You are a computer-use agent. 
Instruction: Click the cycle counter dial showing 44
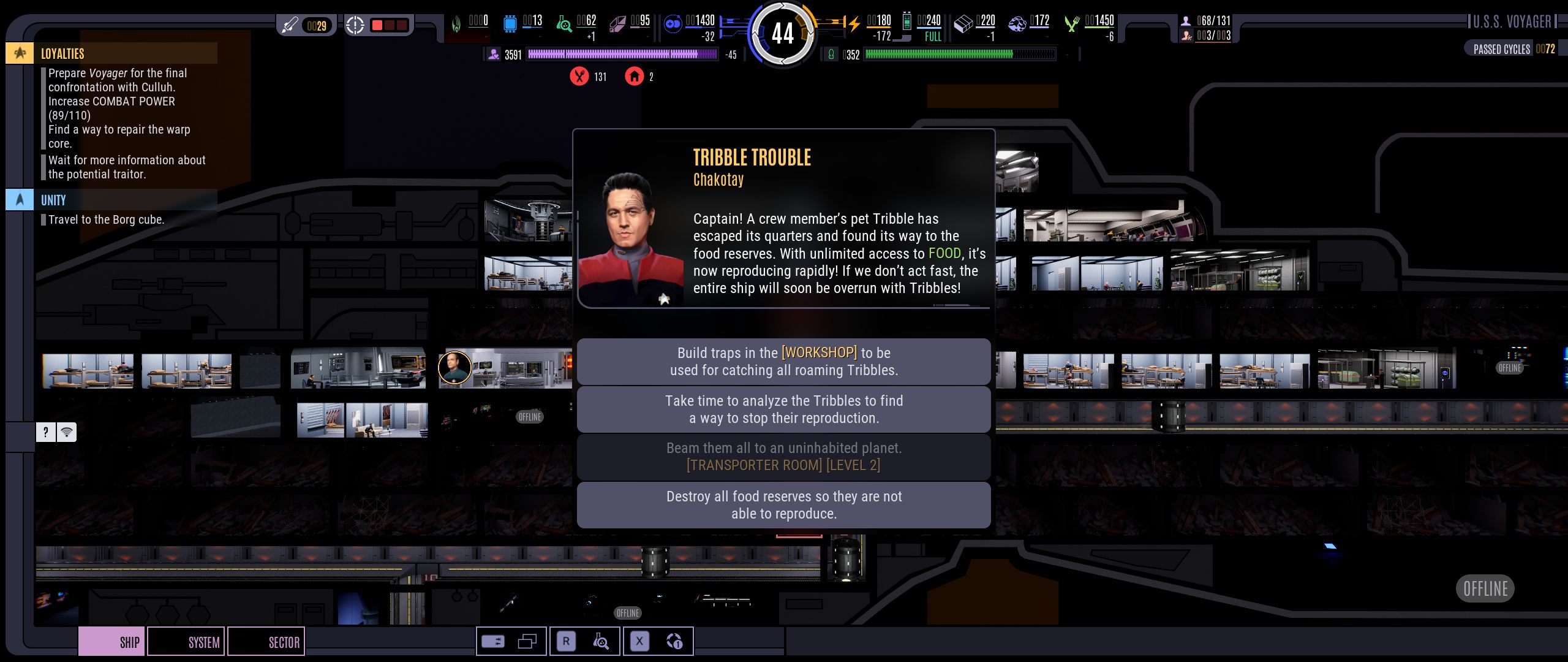[783, 33]
